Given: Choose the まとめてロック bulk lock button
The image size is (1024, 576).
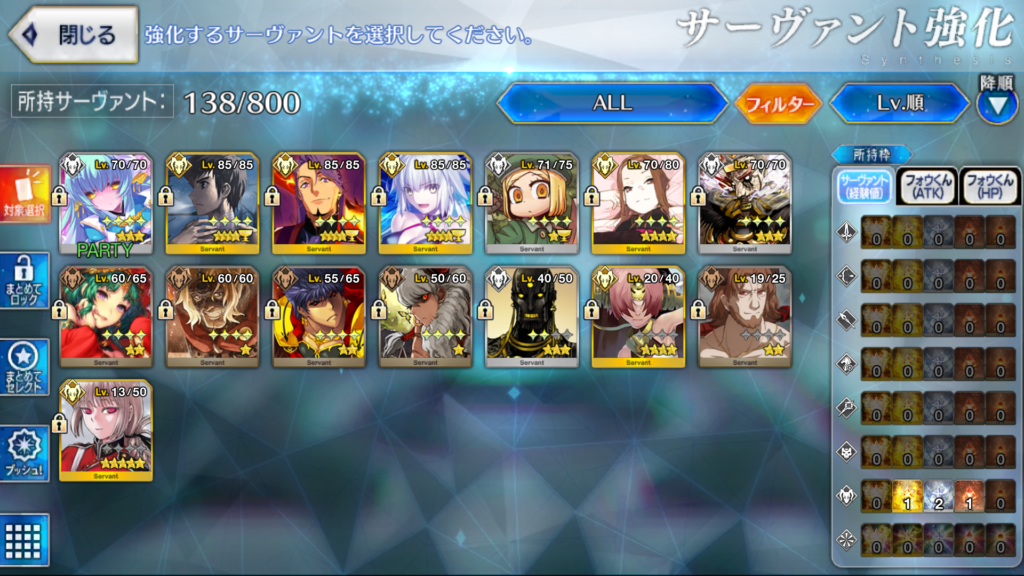Looking at the screenshot, I should [x=25, y=280].
